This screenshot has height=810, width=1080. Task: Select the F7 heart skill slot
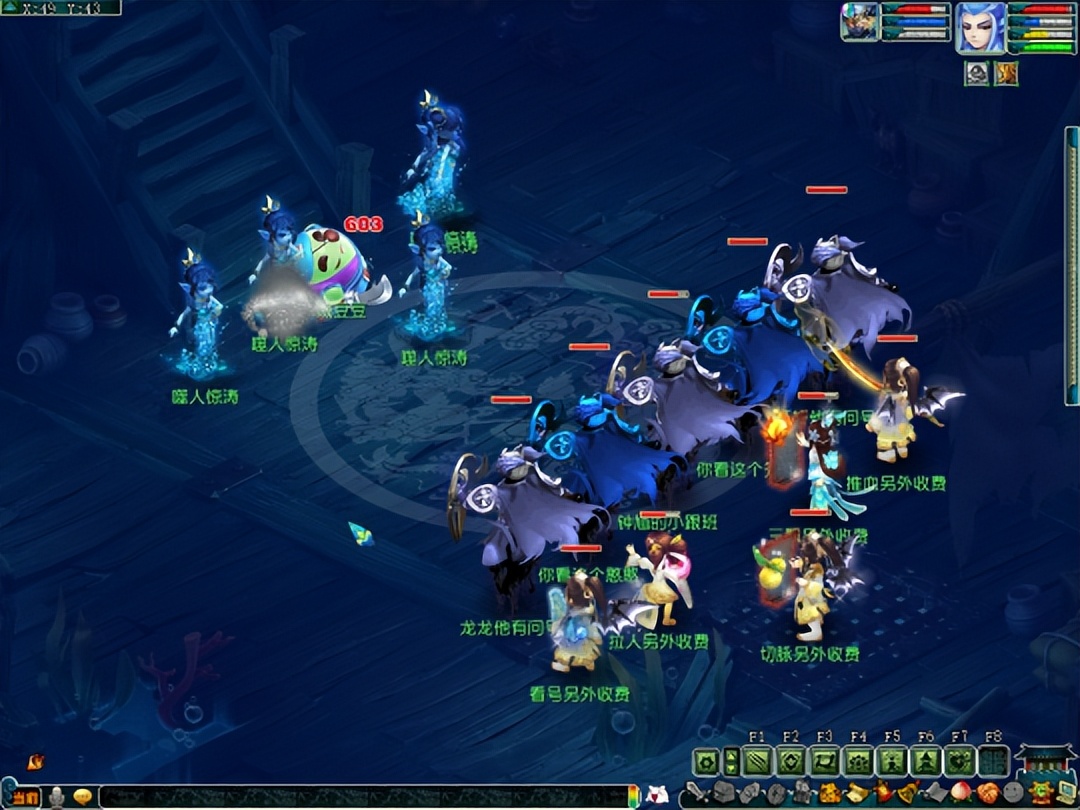pos(961,763)
